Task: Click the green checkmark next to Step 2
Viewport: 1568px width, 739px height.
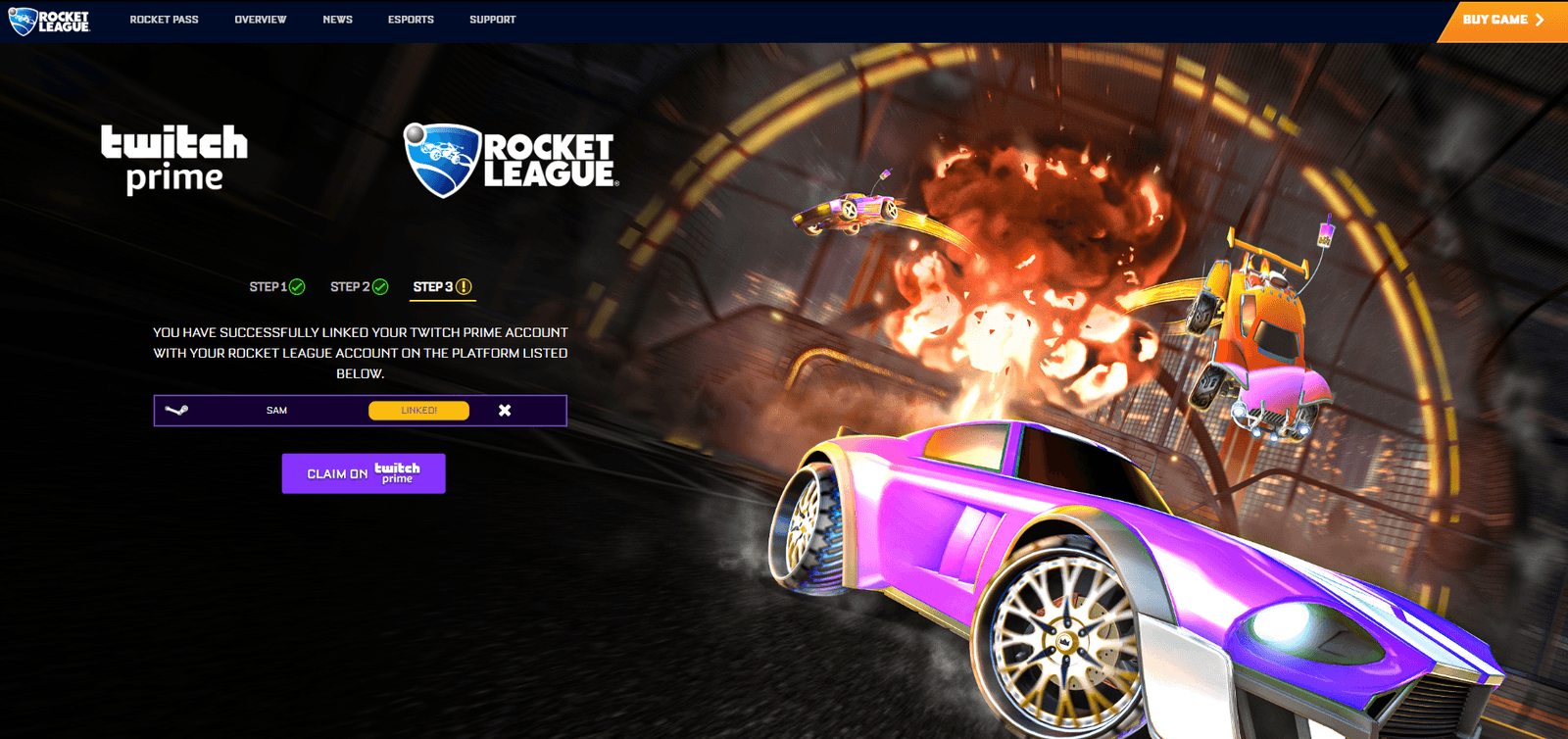Action: [x=382, y=287]
